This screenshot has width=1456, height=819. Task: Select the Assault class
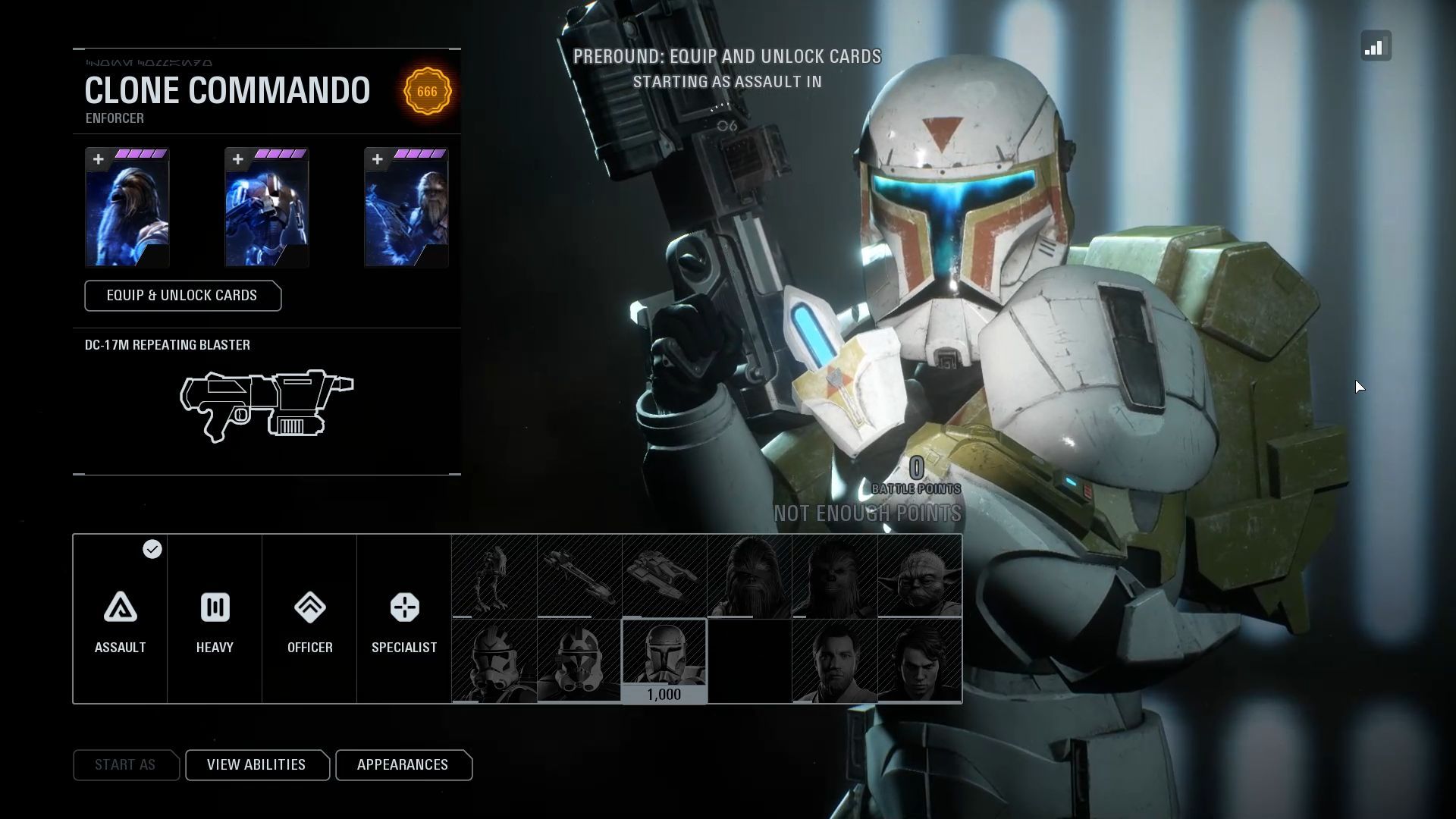coord(120,619)
